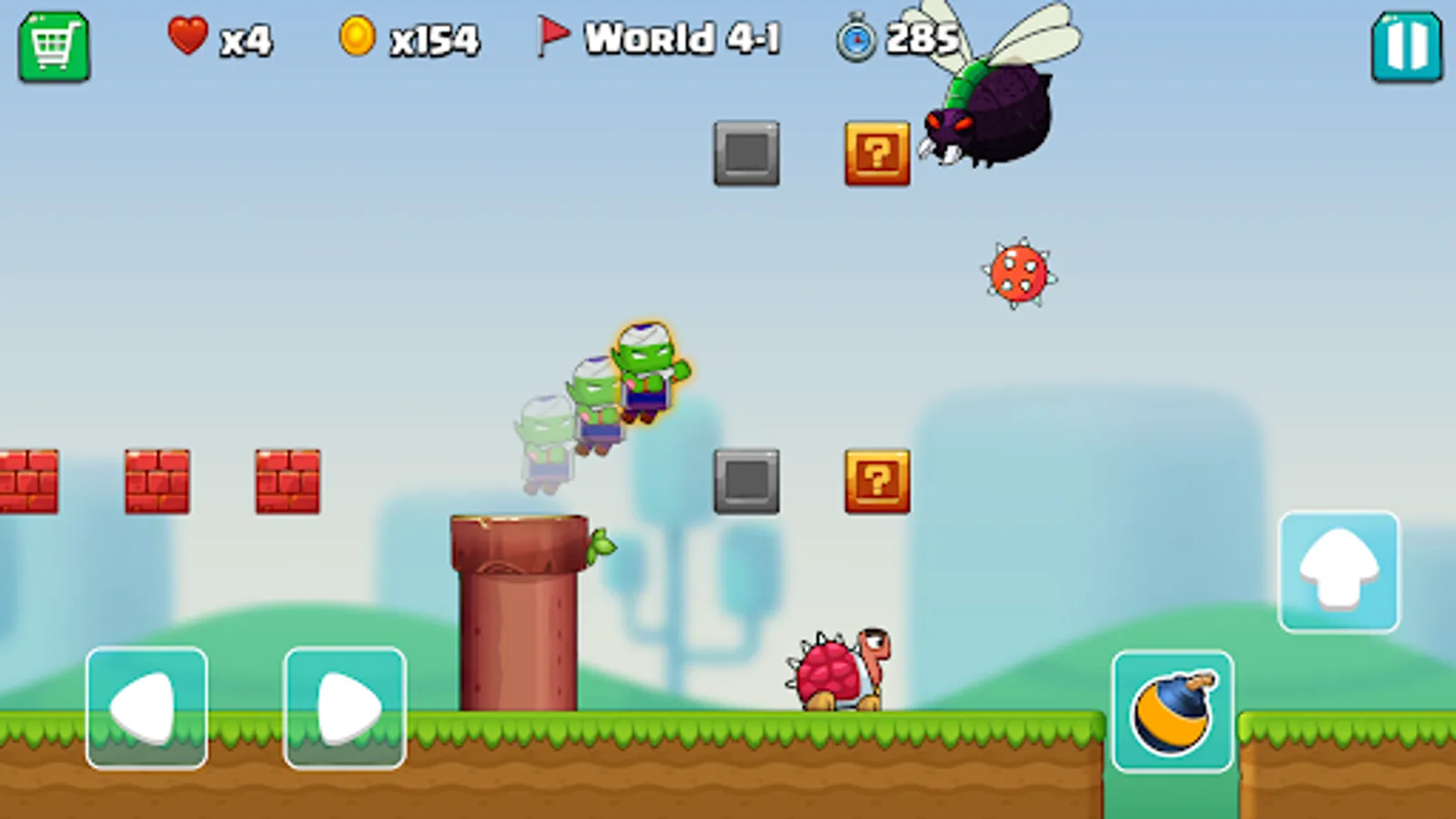
Task: Tap the lower question mark block
Action: pos(876,482)
